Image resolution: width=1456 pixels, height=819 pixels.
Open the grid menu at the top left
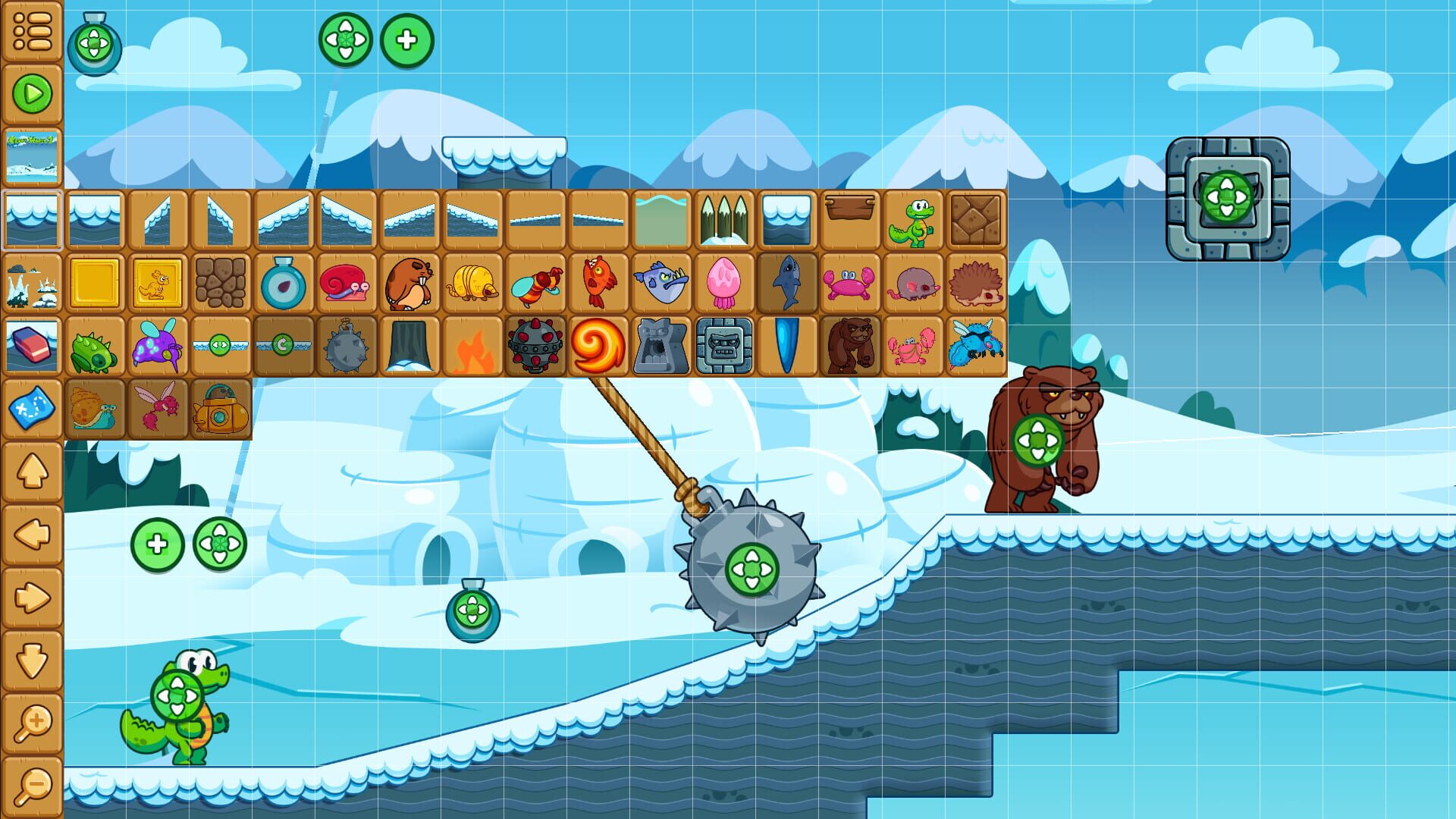click(x=30, y=30)
